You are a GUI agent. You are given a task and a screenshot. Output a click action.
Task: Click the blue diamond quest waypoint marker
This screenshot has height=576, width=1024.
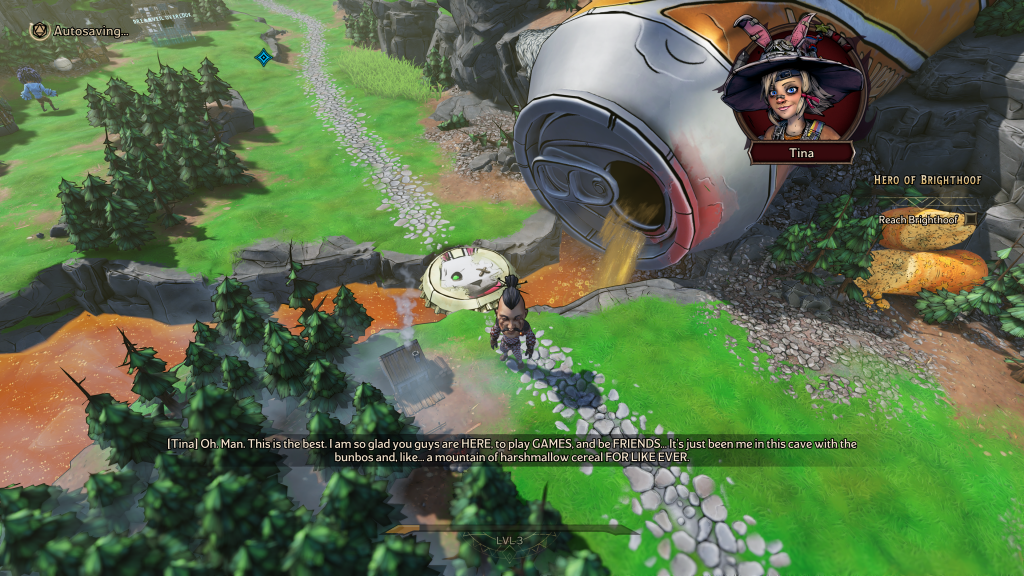tap(263, 57)
